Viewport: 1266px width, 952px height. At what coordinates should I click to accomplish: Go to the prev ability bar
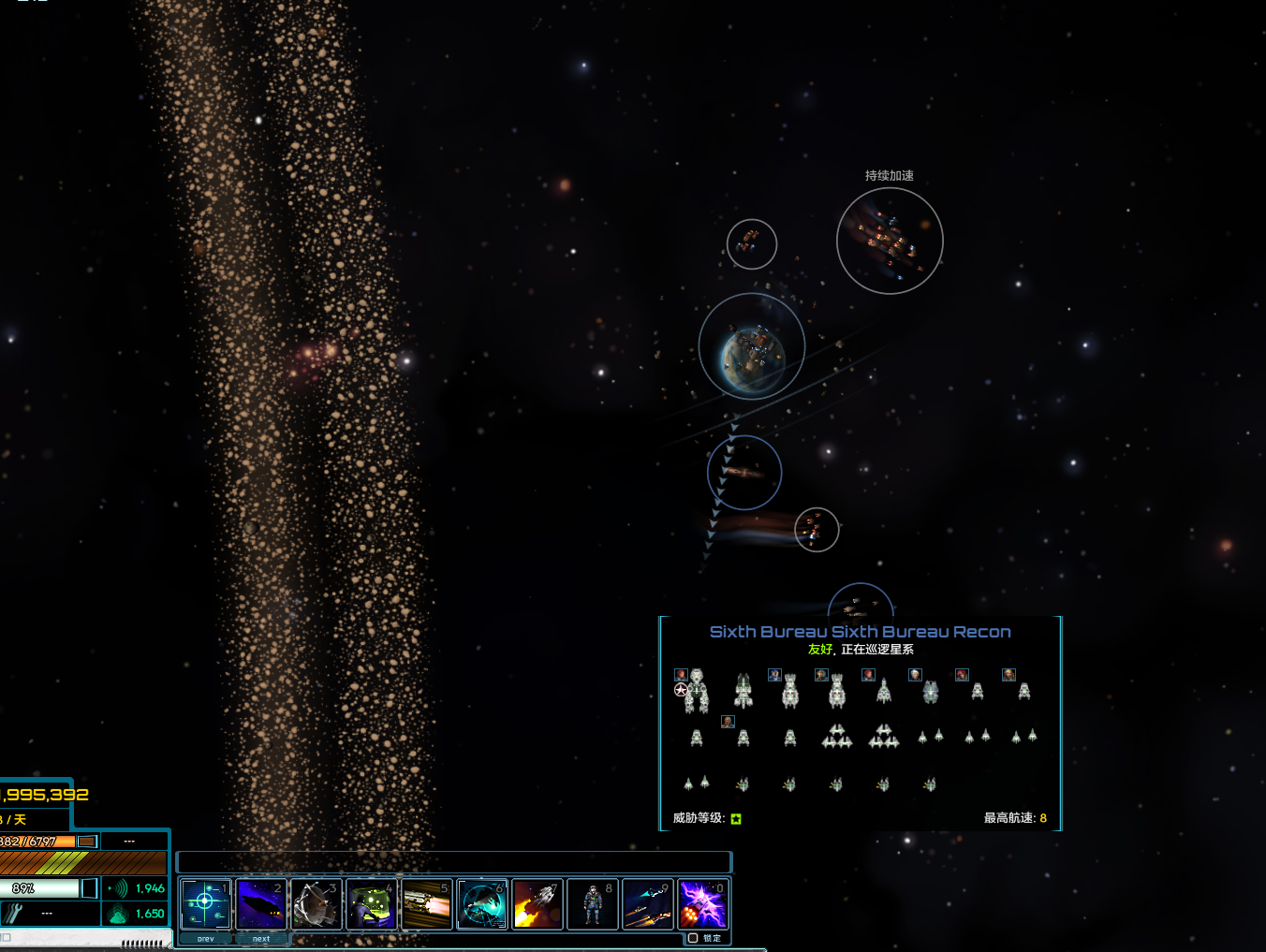[x=205, y=938]
